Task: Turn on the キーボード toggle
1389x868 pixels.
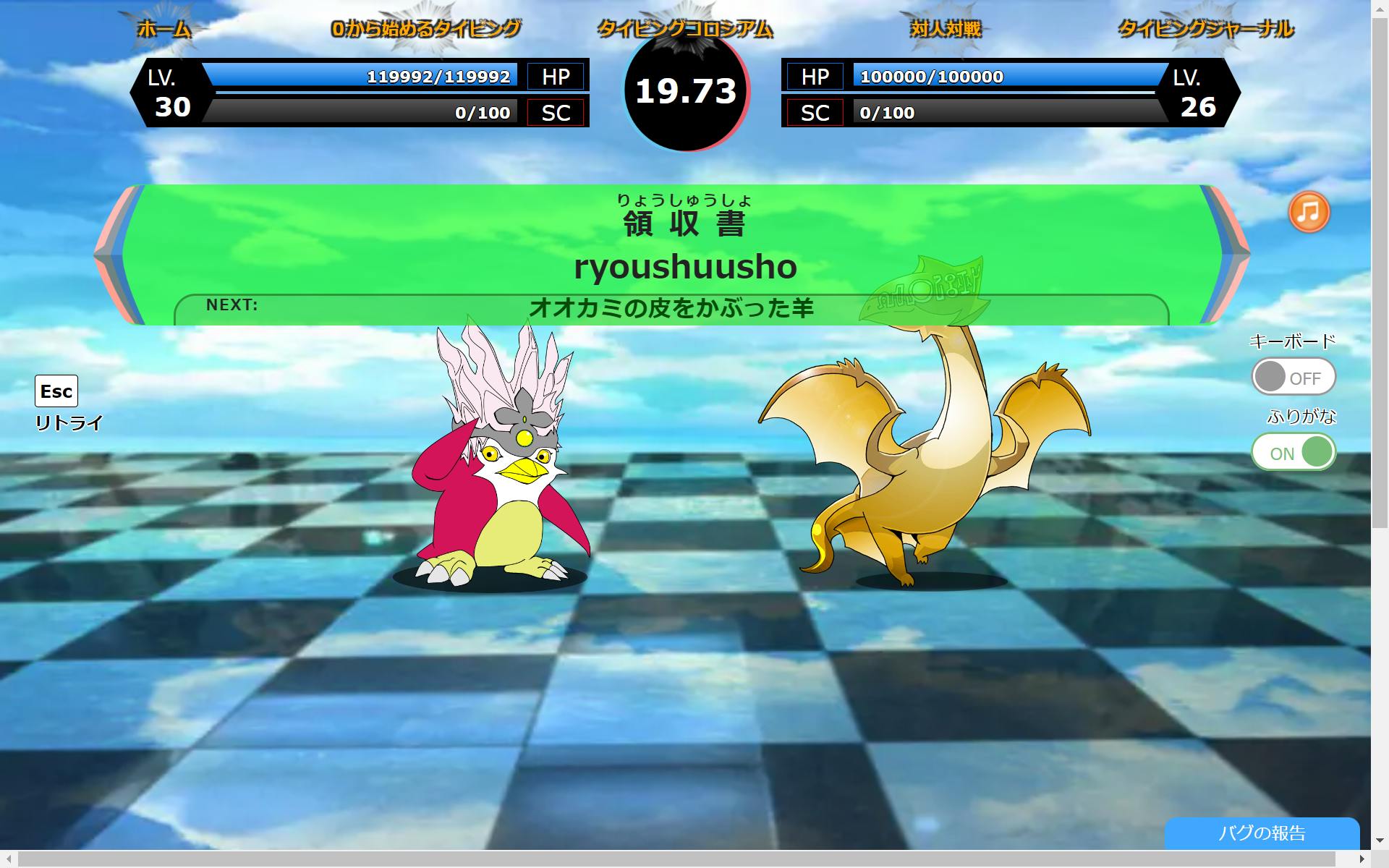Action: coord(1293,377)
